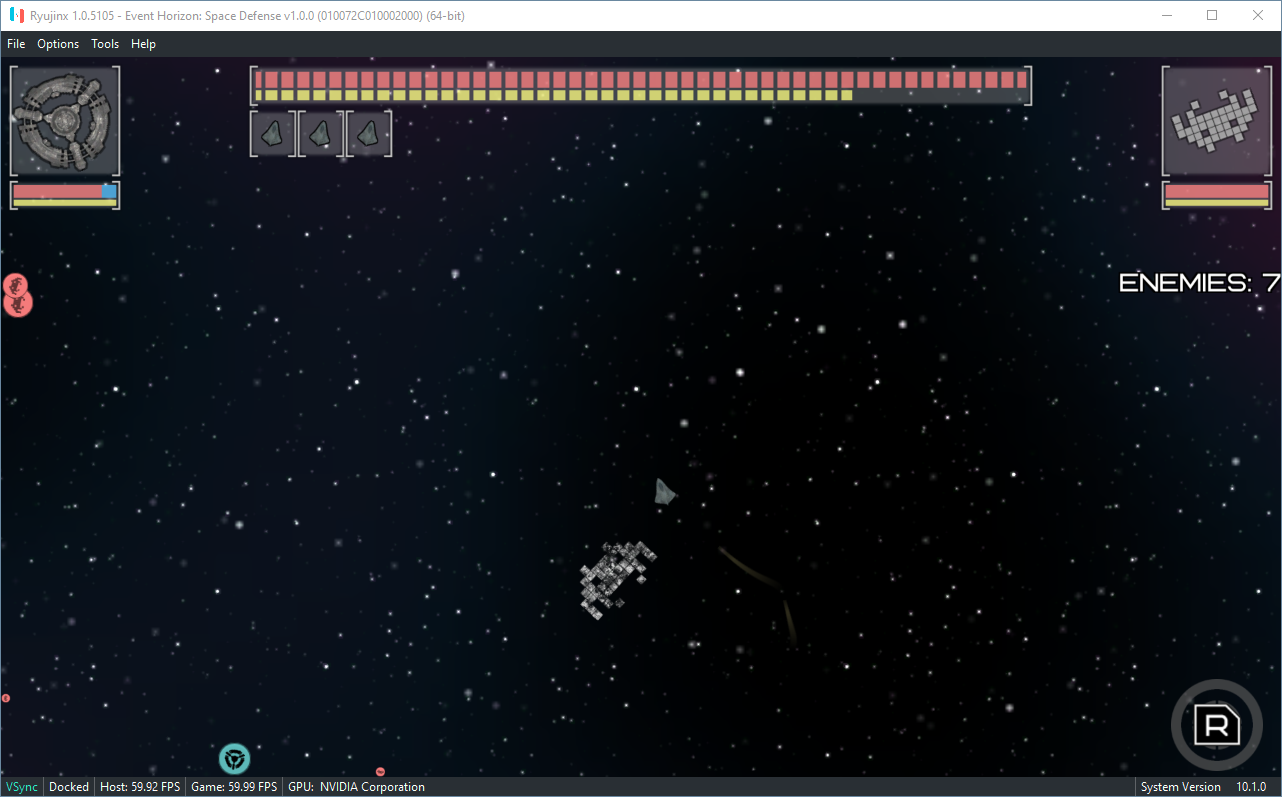The width and height of the screenshot is (1282, 797).
Task: Select the second reserve ship slot icon
Action: click(320, 133)
